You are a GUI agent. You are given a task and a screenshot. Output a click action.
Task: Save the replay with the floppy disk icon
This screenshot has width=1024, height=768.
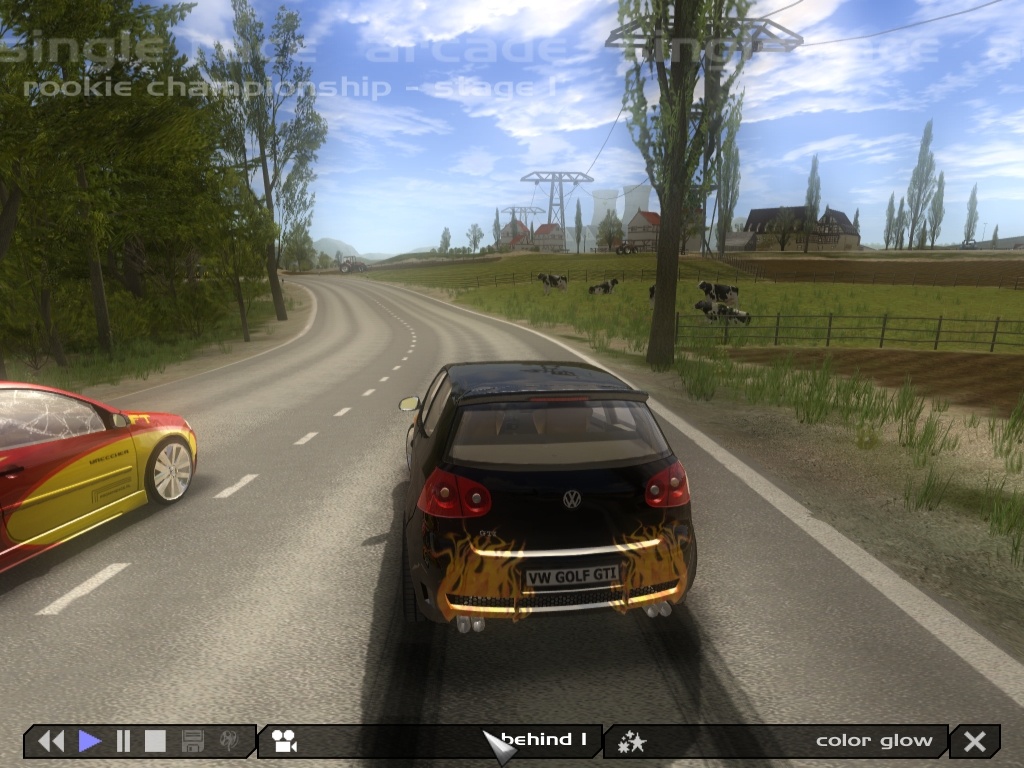click(193, 741)
